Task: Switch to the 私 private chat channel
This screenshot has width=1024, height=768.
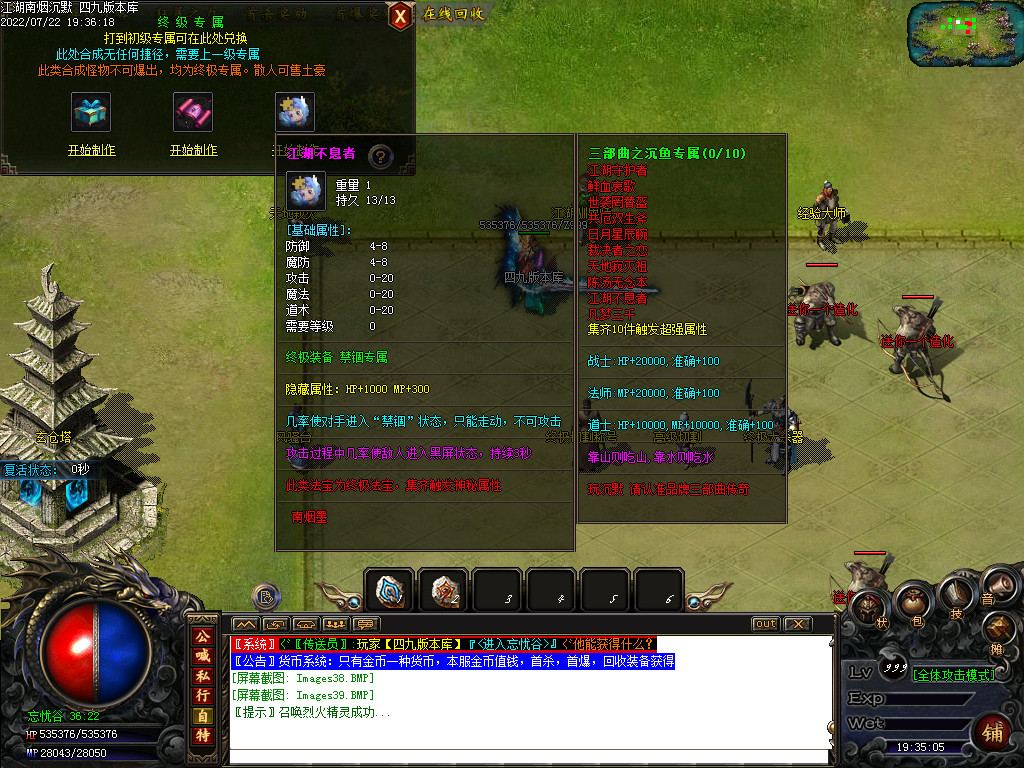Action: pos(203,676)
